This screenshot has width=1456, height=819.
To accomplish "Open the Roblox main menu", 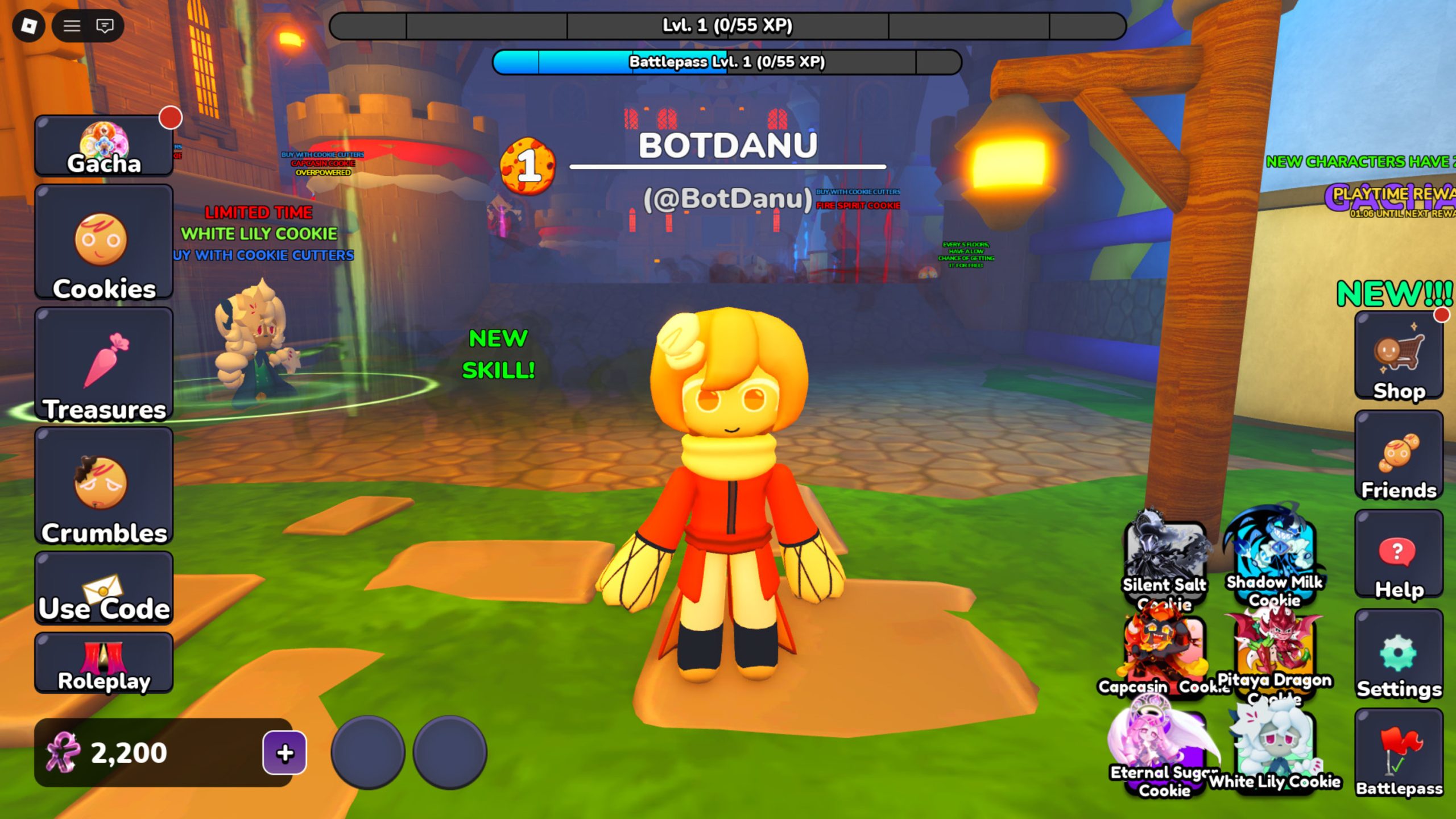I will [x=28, y=26].
